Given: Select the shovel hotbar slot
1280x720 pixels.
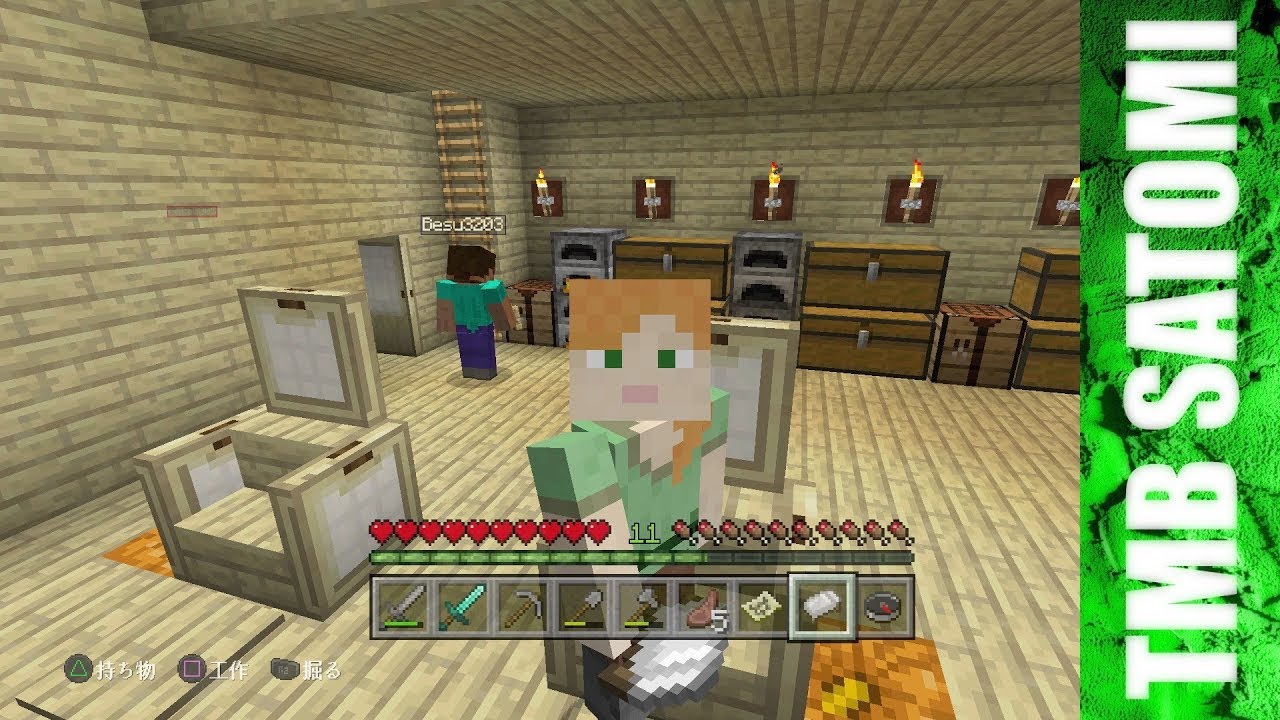Looking at the screenshot, I should pyautogui.click(x=583, y=605).
